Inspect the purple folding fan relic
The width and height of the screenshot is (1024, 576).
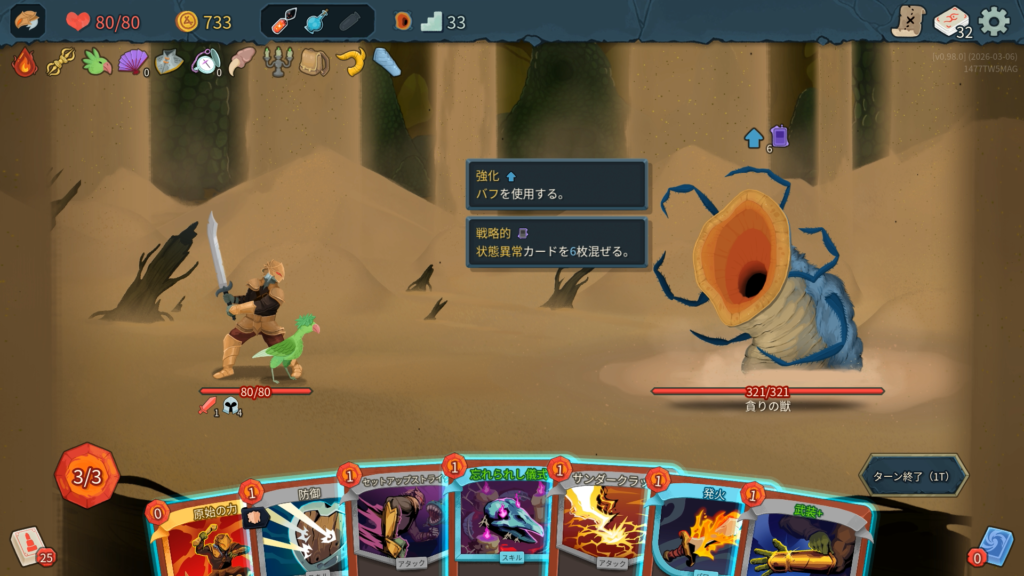pyautogui.click(x=132, y=62)
